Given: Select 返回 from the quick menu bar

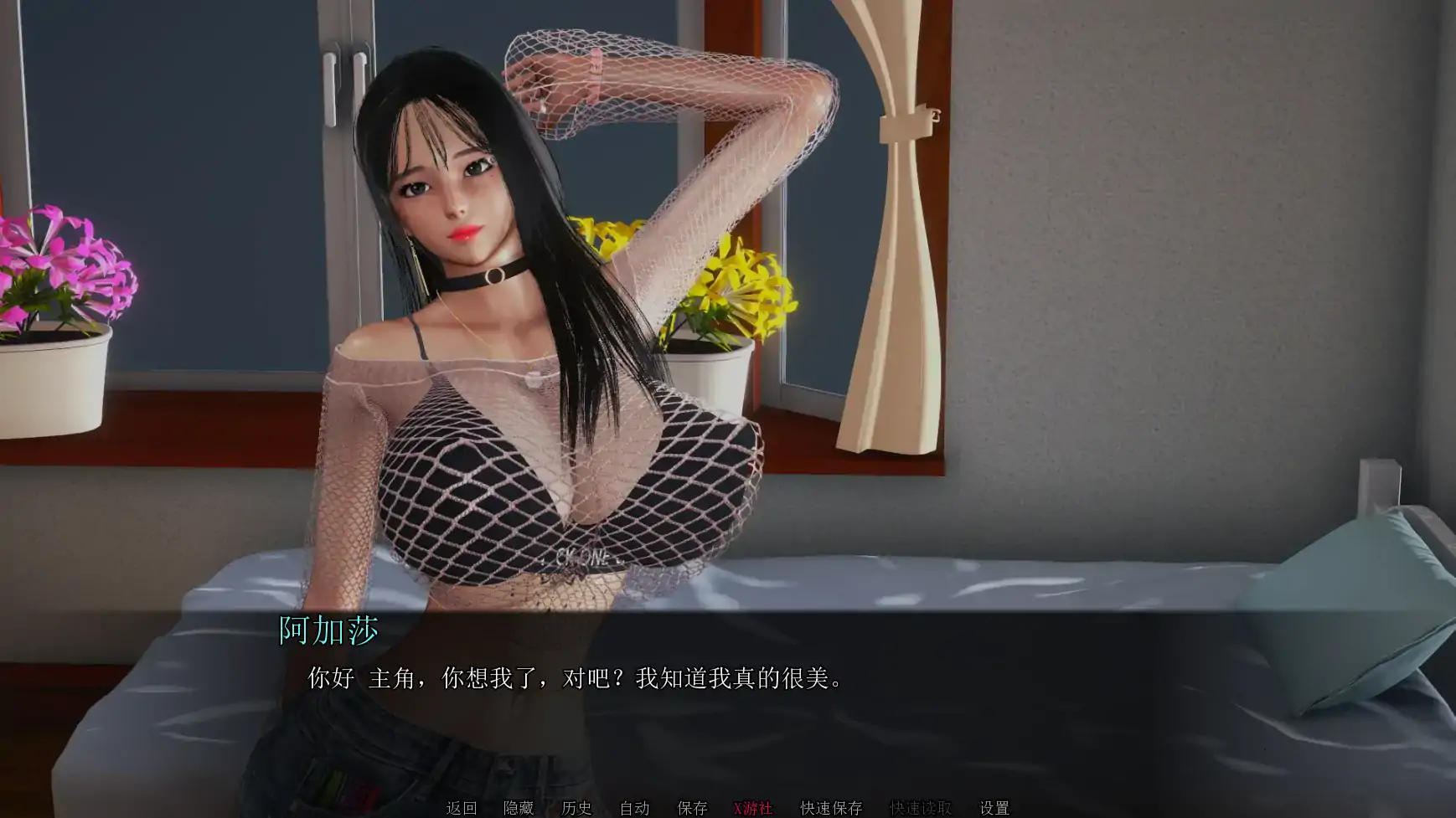Looking at the screenshot, I should click(459, 809).
